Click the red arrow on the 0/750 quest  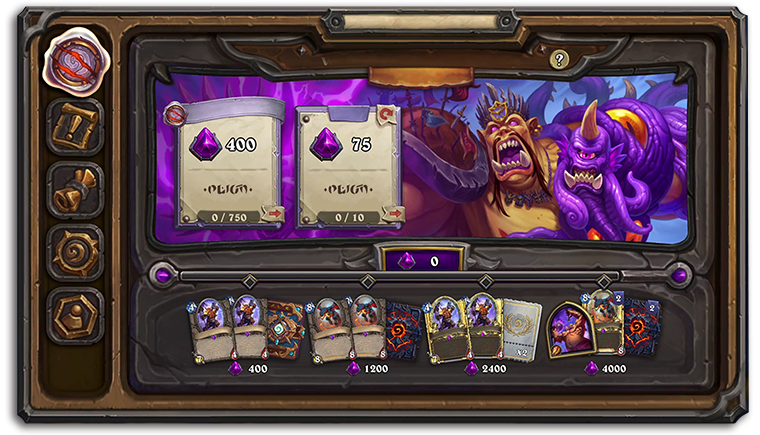[272, 213]
